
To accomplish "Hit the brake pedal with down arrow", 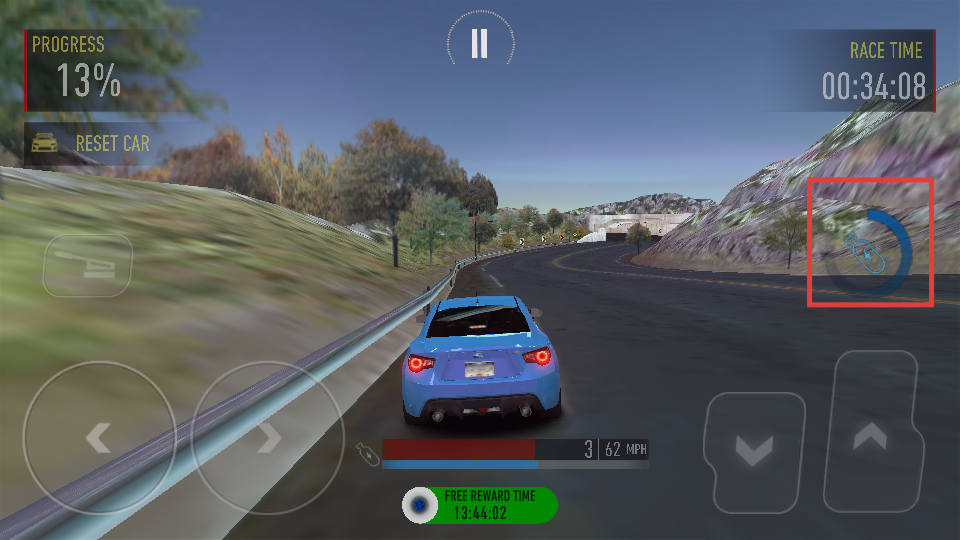I will (x=754, y=450).
